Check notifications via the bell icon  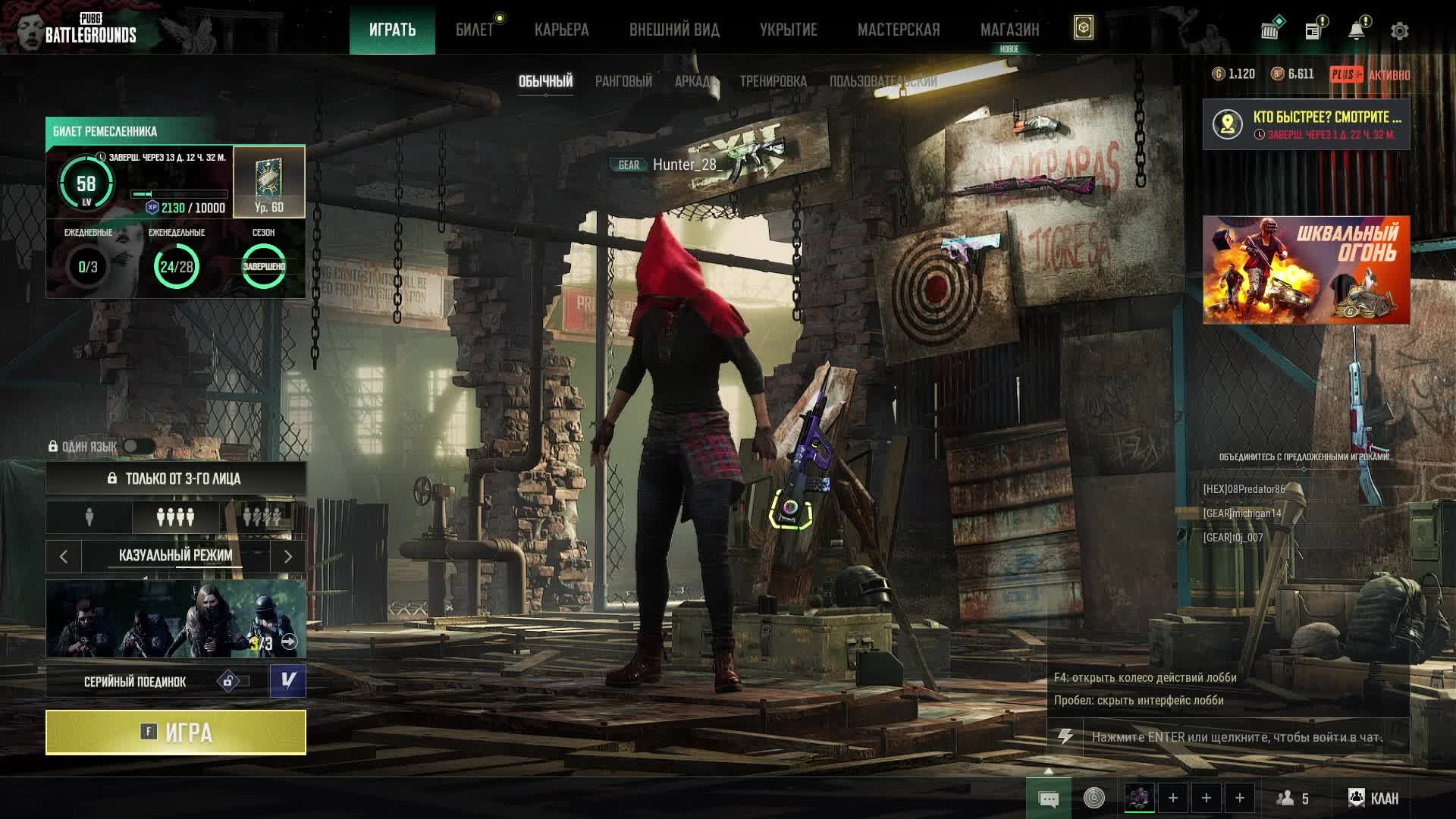point(1357,31)
